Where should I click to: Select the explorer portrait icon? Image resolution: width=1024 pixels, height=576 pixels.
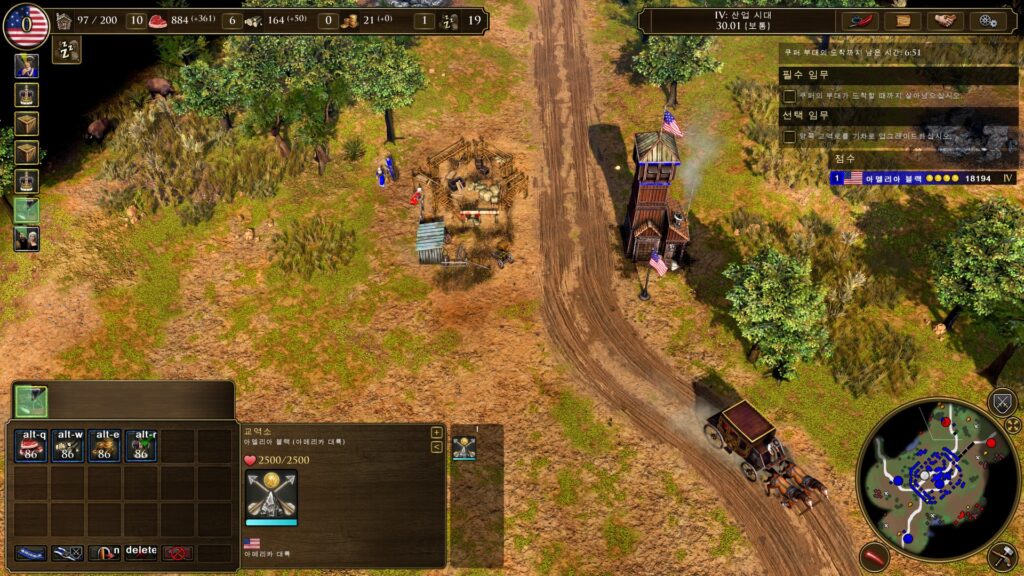click(27, 66)
